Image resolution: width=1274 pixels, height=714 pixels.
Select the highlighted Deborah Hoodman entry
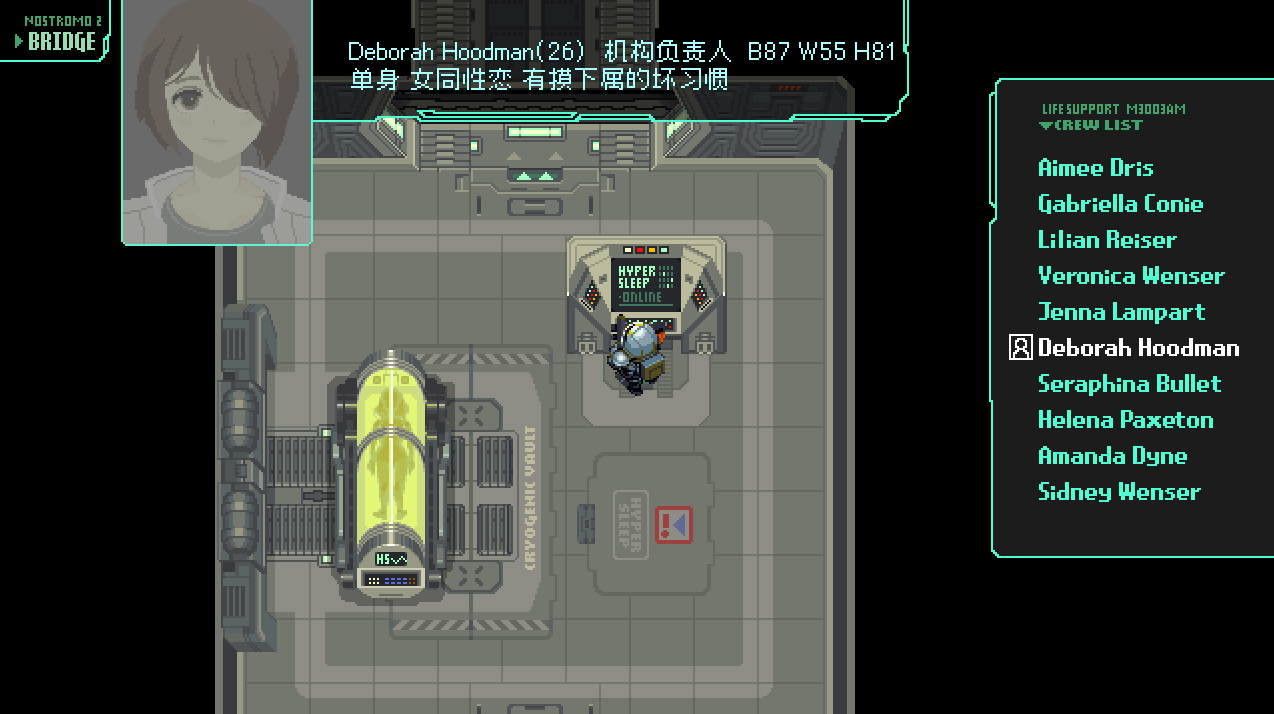(1138, 348)
